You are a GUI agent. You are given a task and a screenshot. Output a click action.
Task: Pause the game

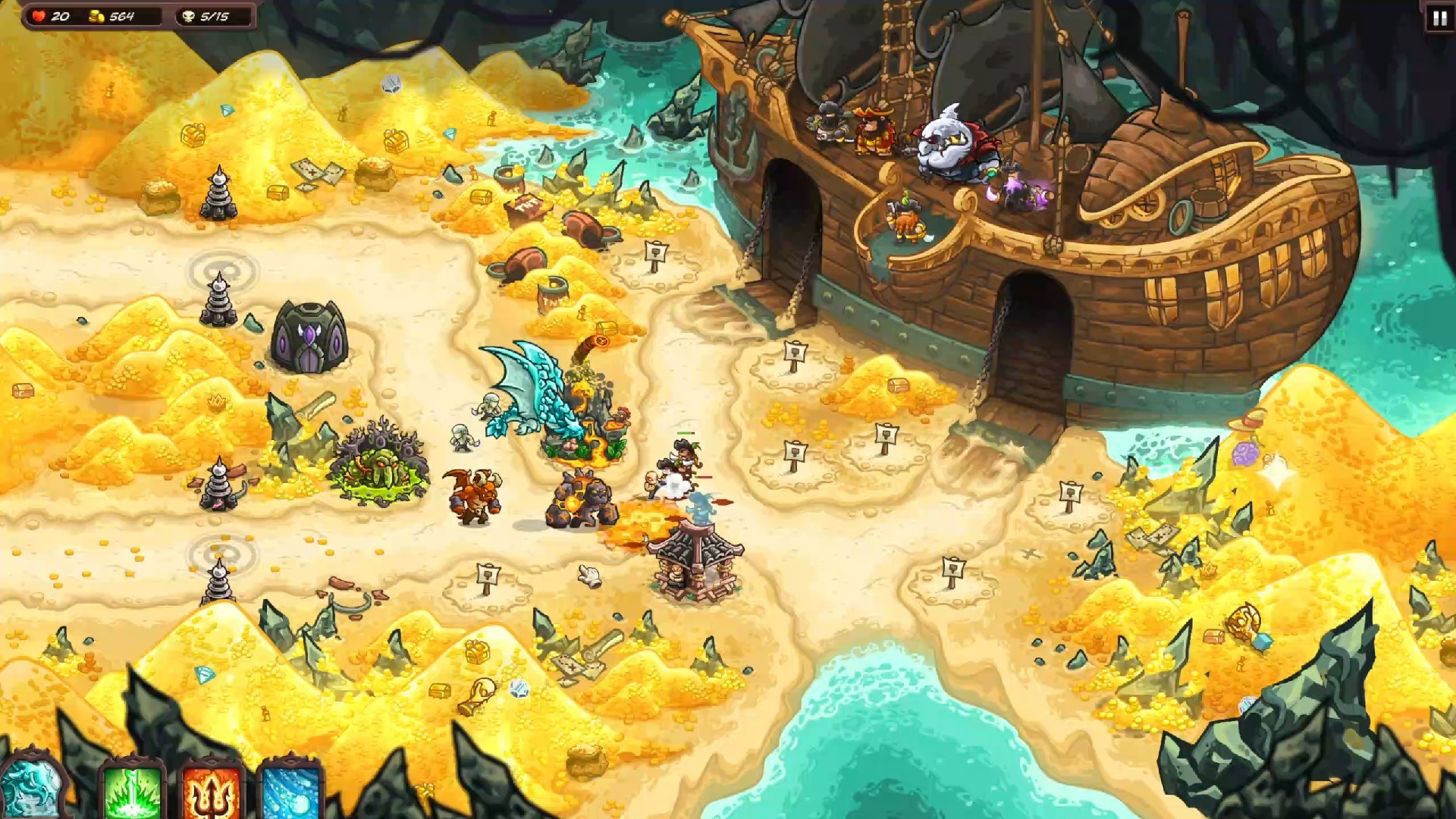1439,18
